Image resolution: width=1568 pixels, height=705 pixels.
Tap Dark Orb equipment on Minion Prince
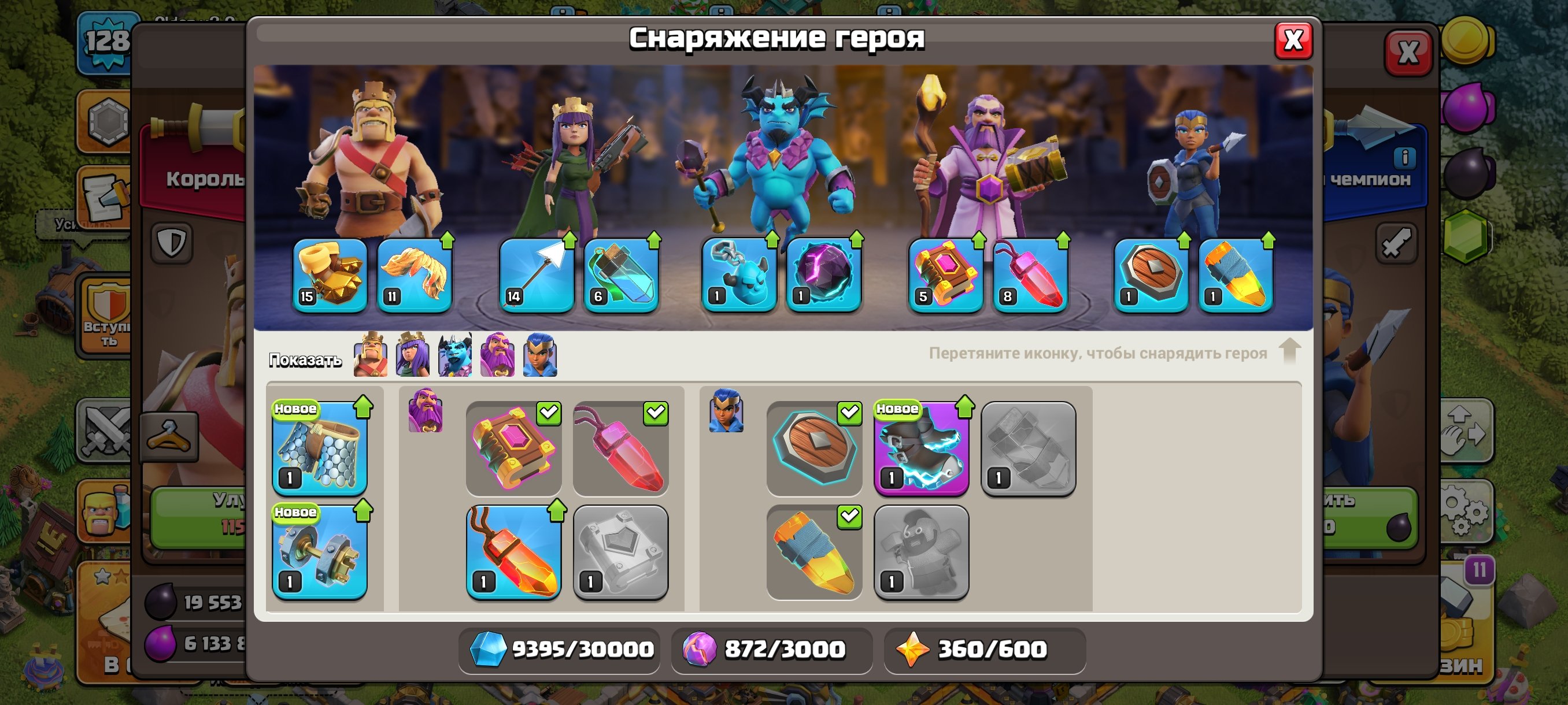pyautogui.click(x=821, y=275)
